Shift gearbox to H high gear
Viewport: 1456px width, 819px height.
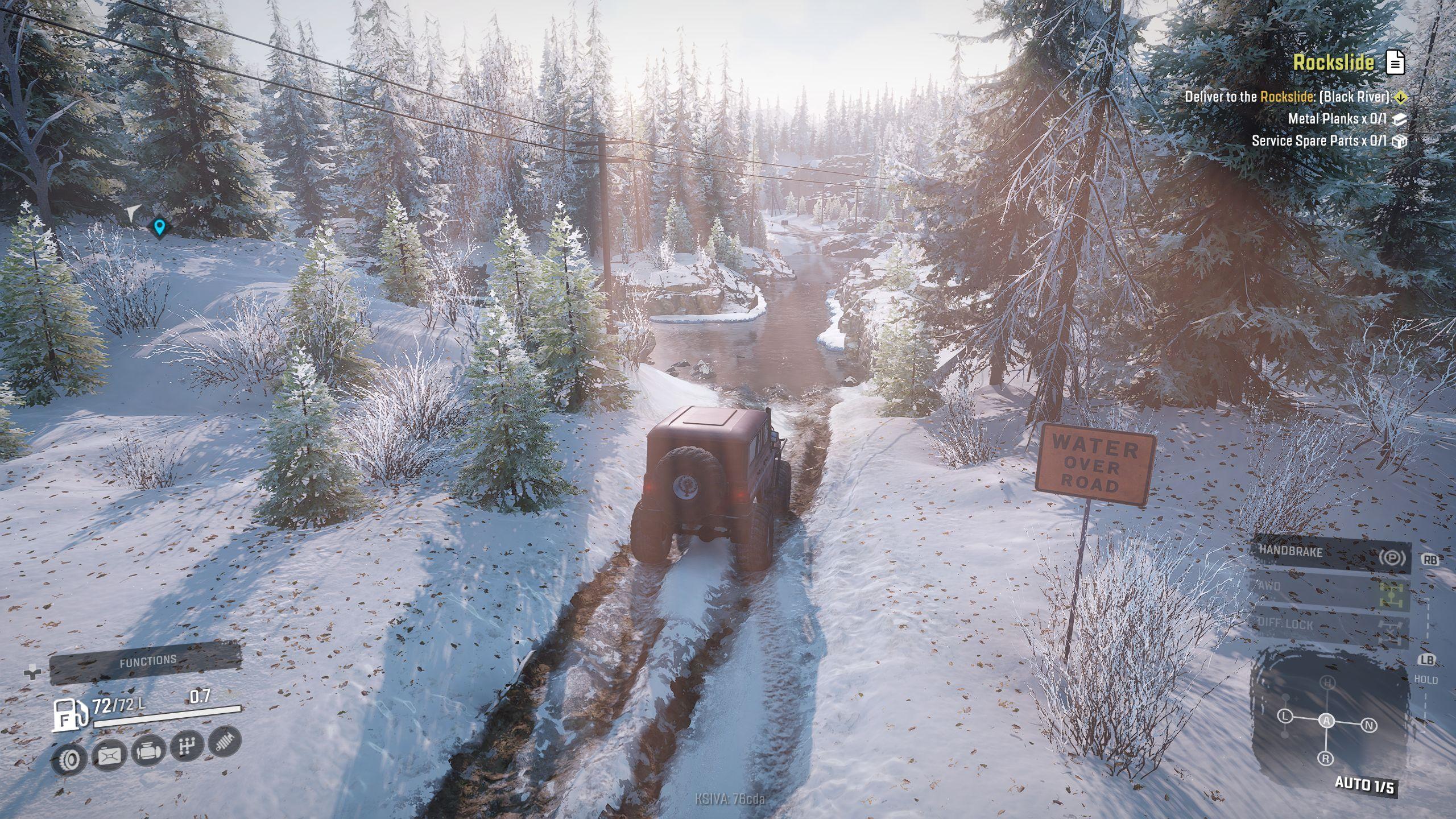1327,682
